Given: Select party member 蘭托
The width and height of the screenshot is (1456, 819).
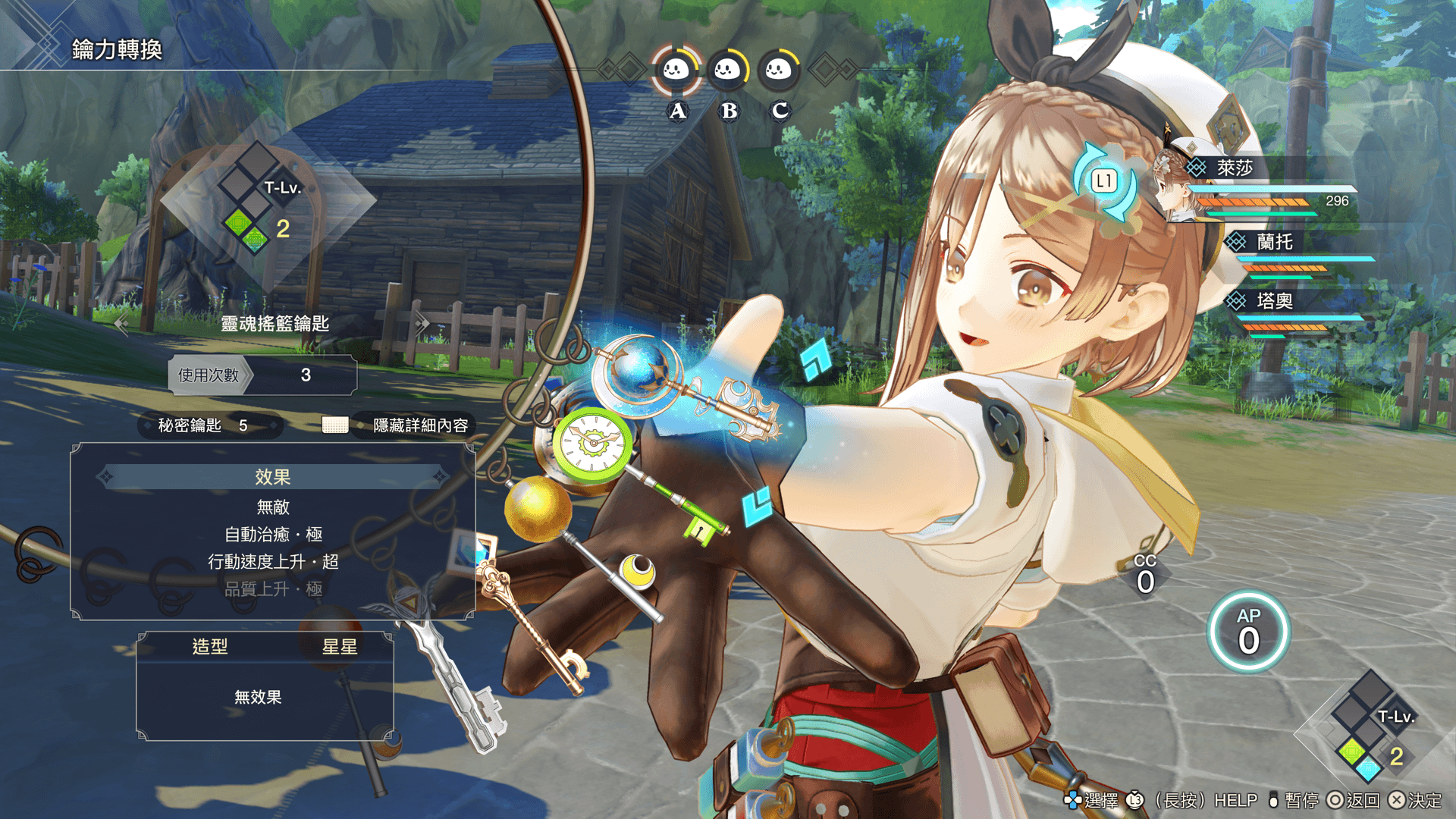Looking at the screenshot, I should 1274,242.
